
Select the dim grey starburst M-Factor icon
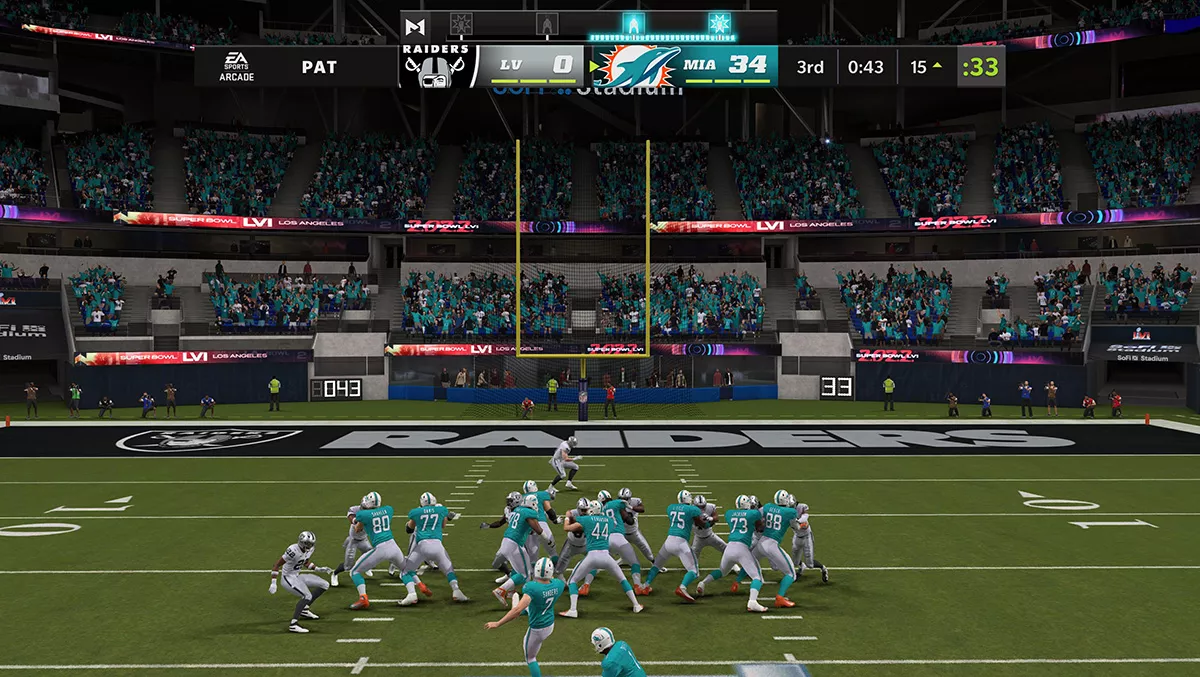[461, 24]
